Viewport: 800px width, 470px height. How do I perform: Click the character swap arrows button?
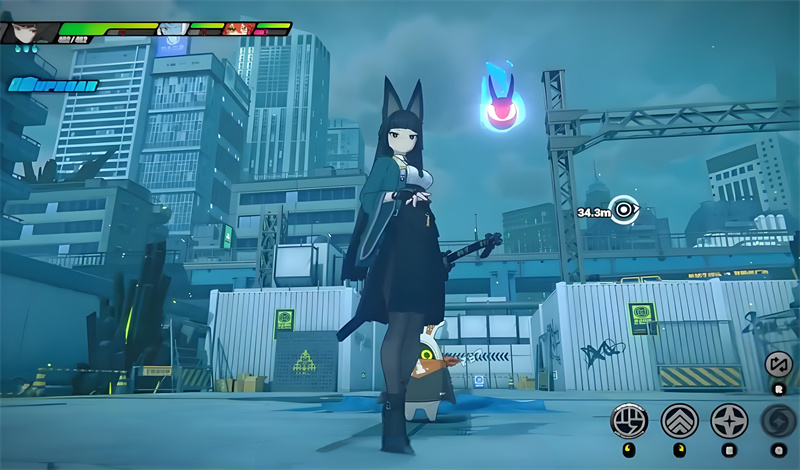click(778, 365)
